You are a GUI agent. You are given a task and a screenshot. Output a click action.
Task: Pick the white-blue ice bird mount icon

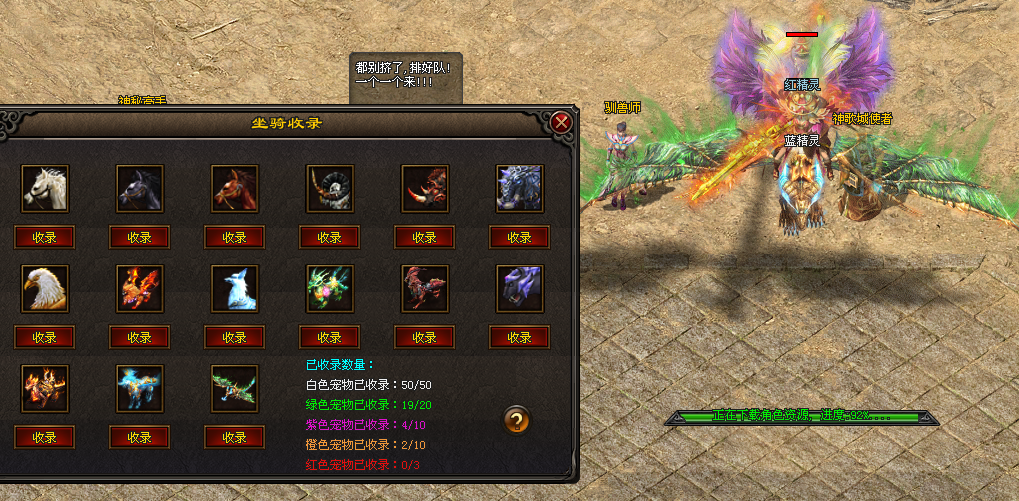pyautogui.click(x=235, y=289)
